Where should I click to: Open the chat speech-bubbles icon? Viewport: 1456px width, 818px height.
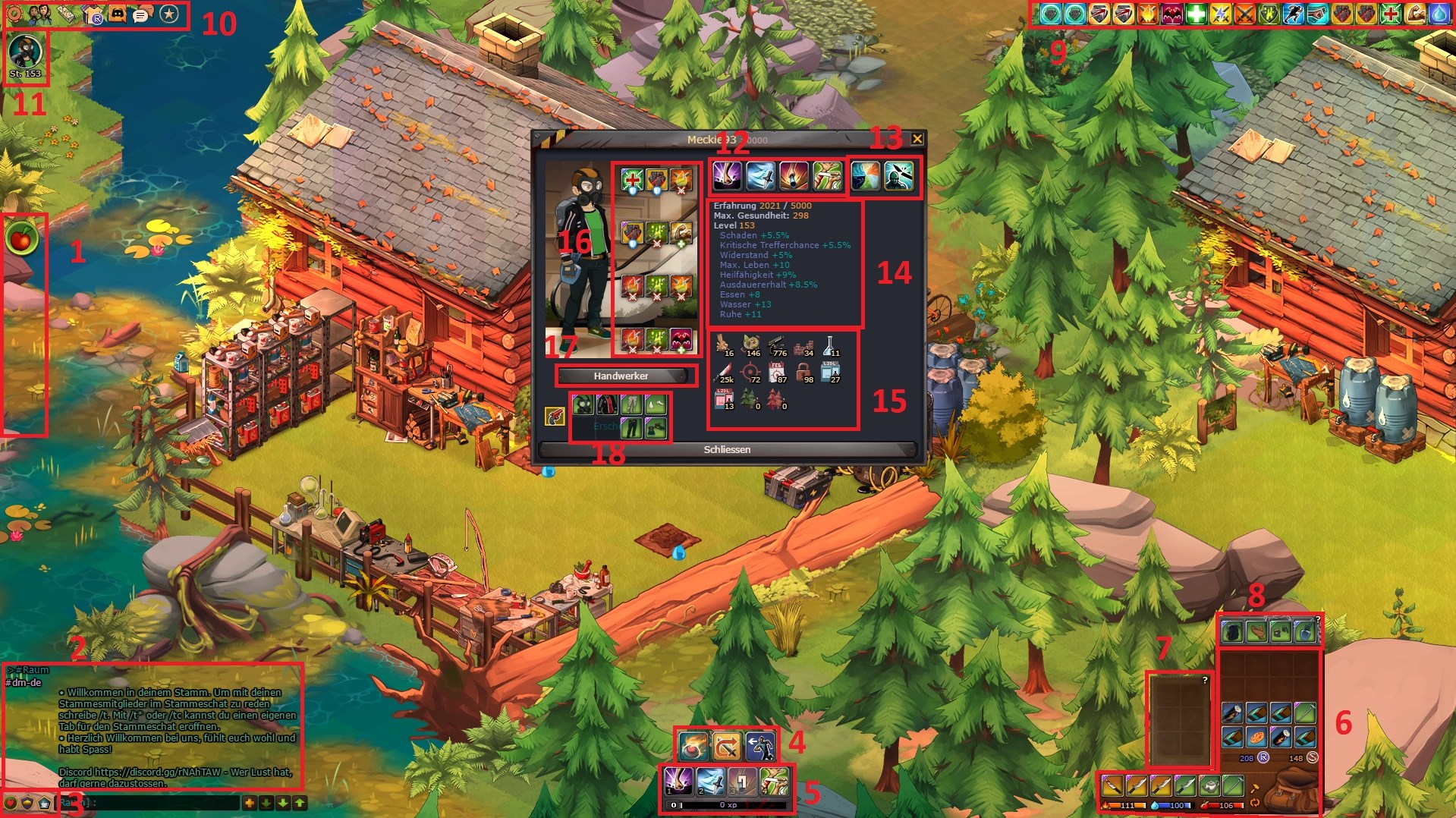pos(142,14)
